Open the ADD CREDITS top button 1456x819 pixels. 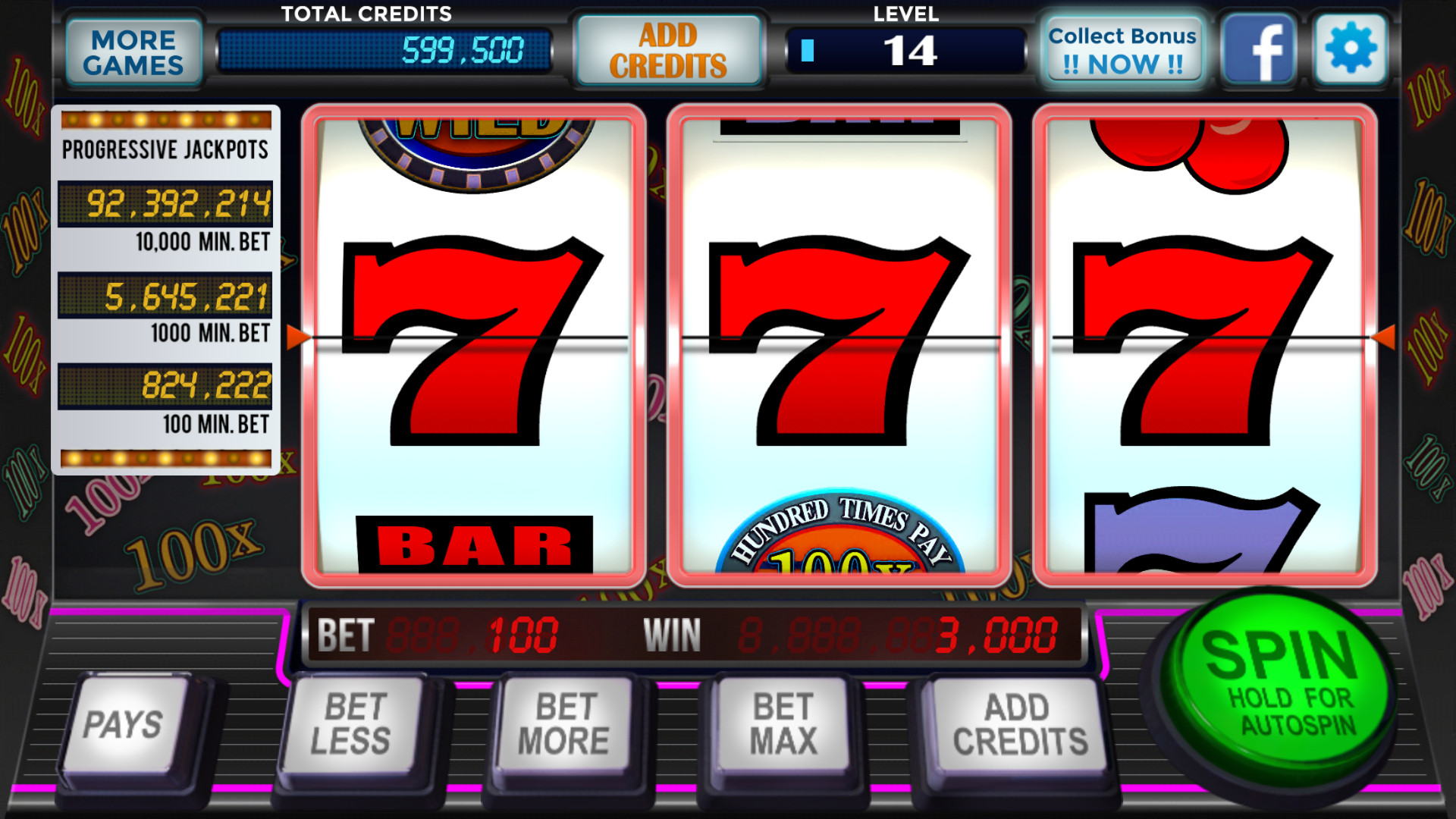click(669, 49)
